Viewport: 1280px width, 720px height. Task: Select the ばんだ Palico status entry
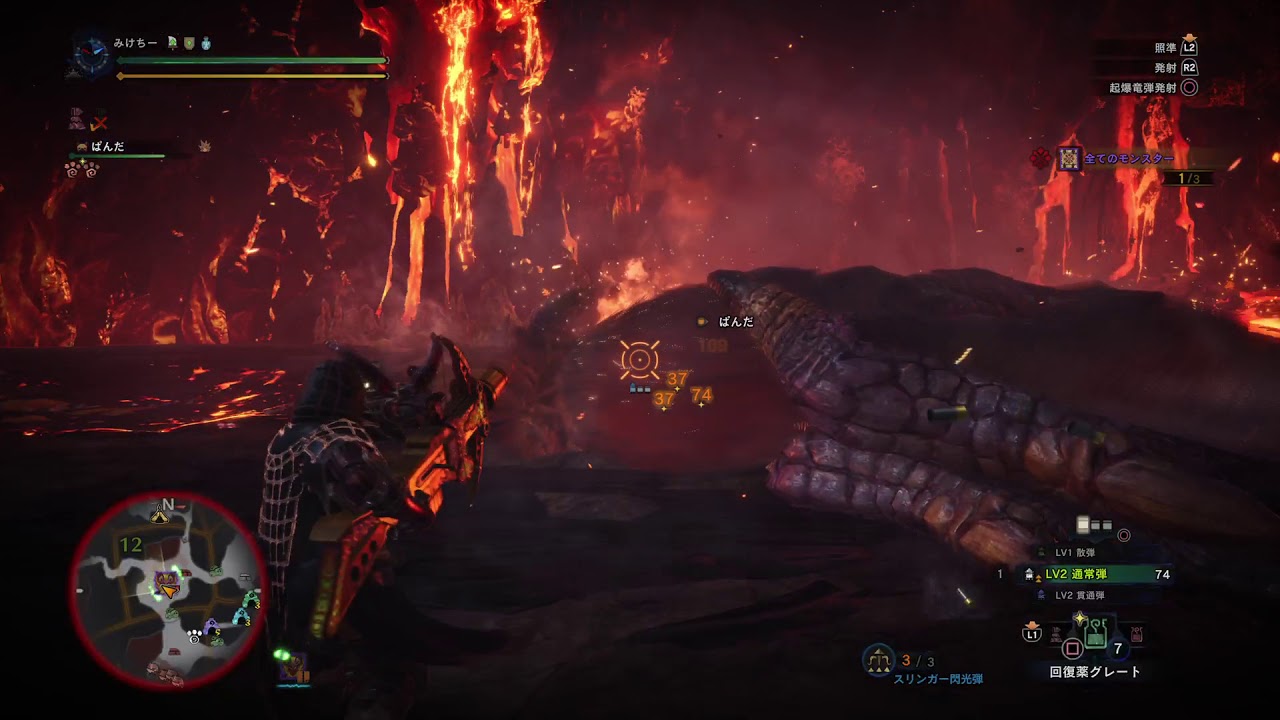[107, 147]
